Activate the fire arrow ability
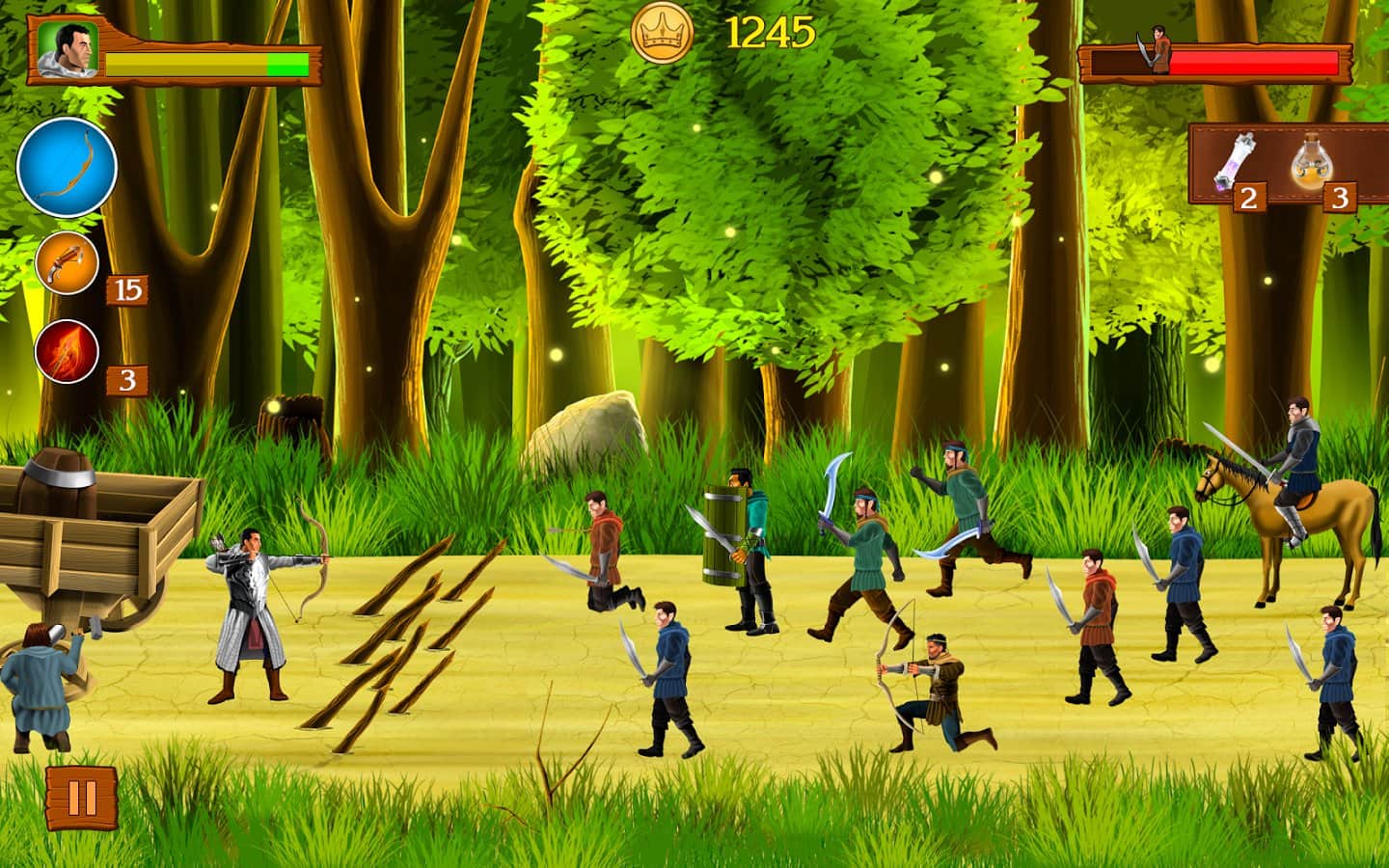The width and height of the screenshot is (1389, 868). pyautogui.click(x=68, y=351)
